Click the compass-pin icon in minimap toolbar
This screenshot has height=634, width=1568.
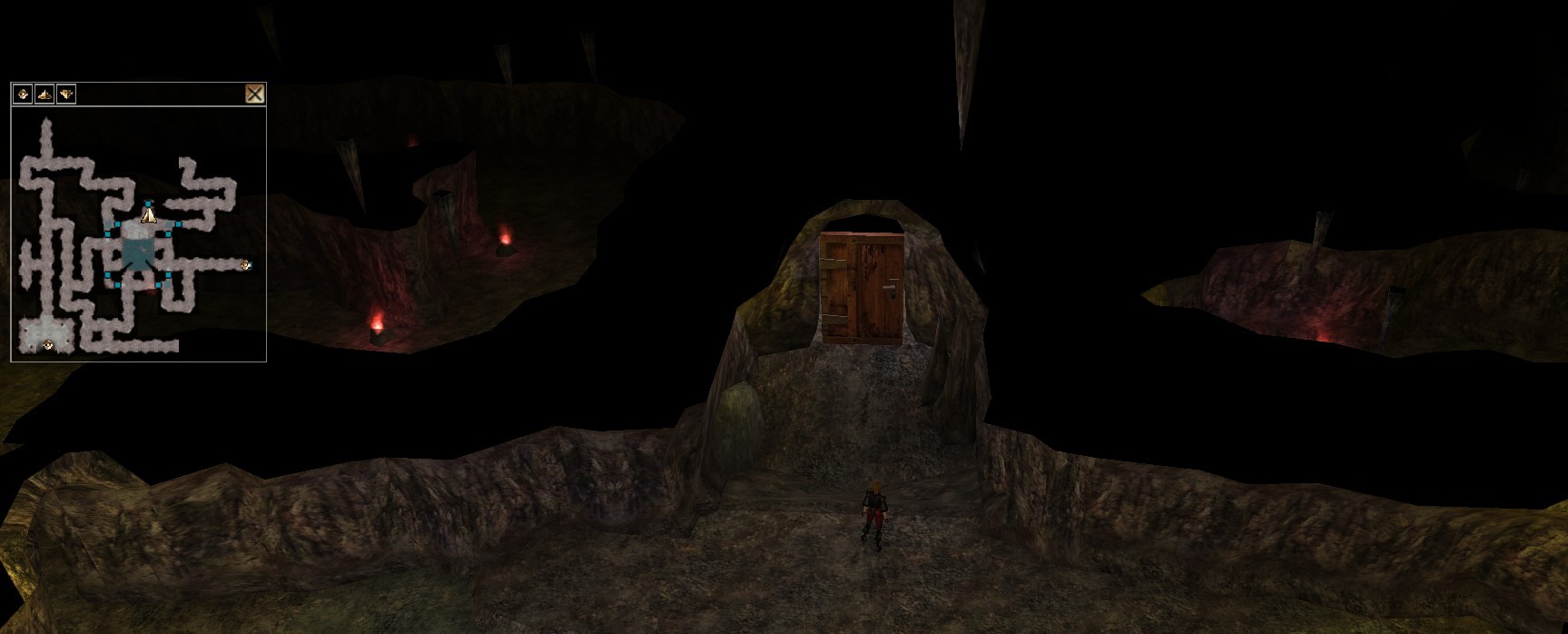(x=23, y=94)
